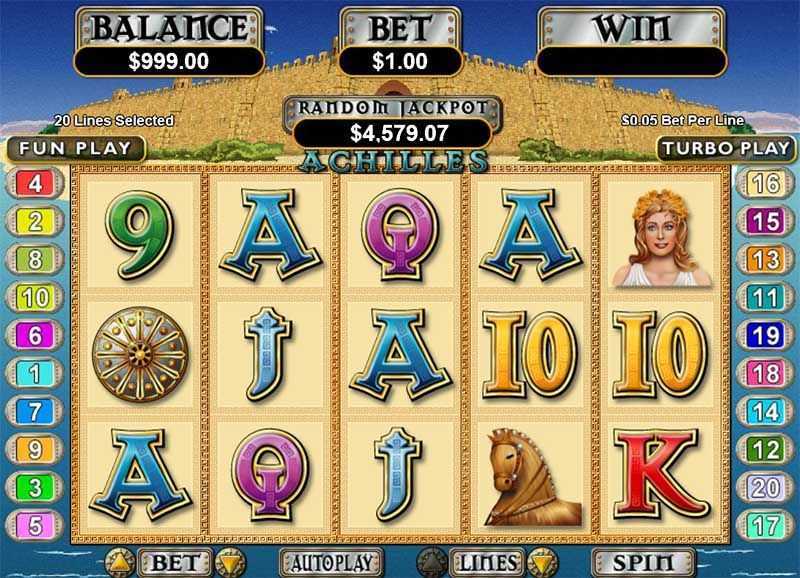Select the payline 1 marker
800x578 pixels.
coord(34,373)
